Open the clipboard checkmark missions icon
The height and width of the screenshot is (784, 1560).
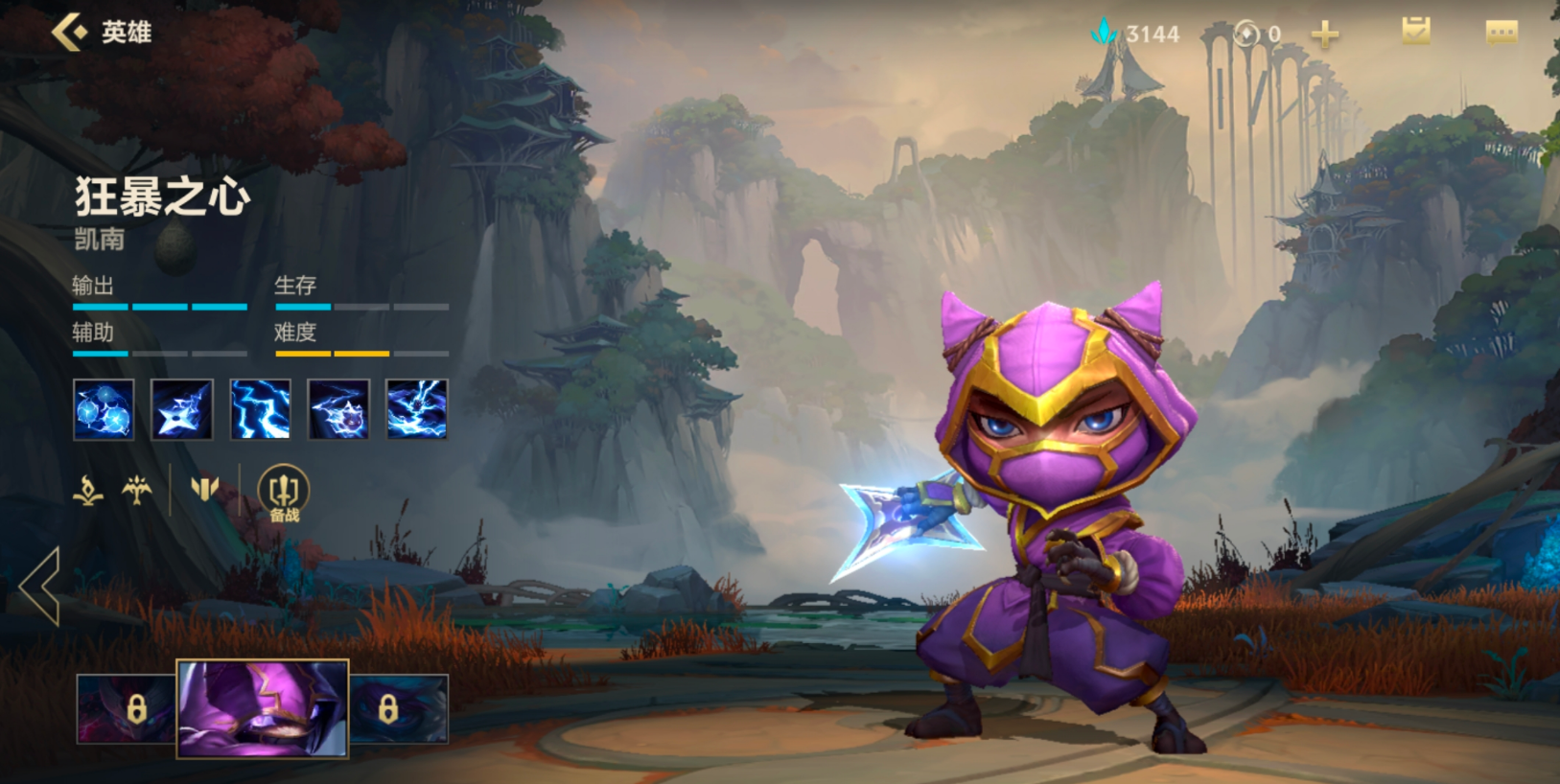click(1415, 33)
